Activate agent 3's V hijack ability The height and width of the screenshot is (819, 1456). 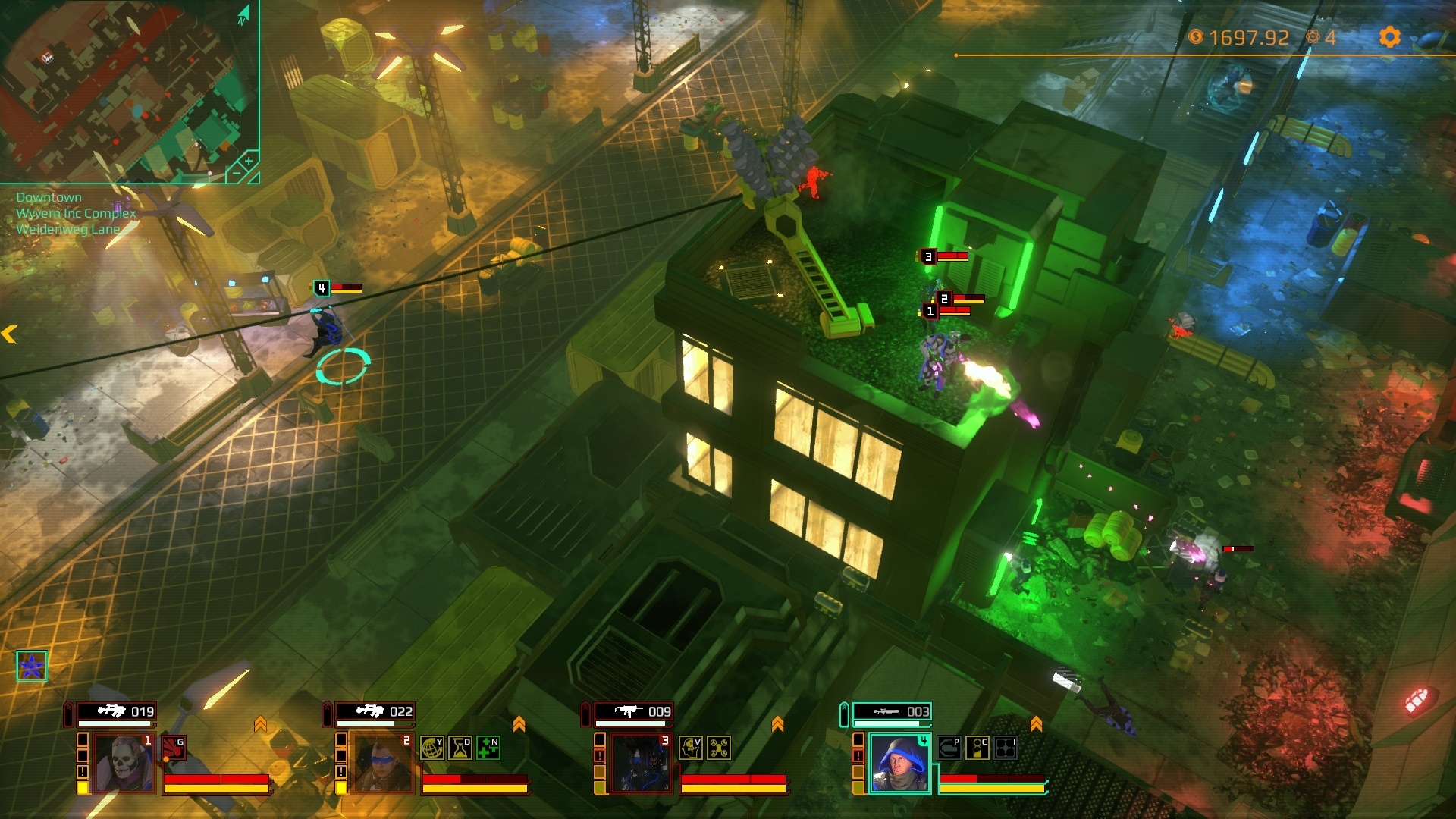pos(690,748)
